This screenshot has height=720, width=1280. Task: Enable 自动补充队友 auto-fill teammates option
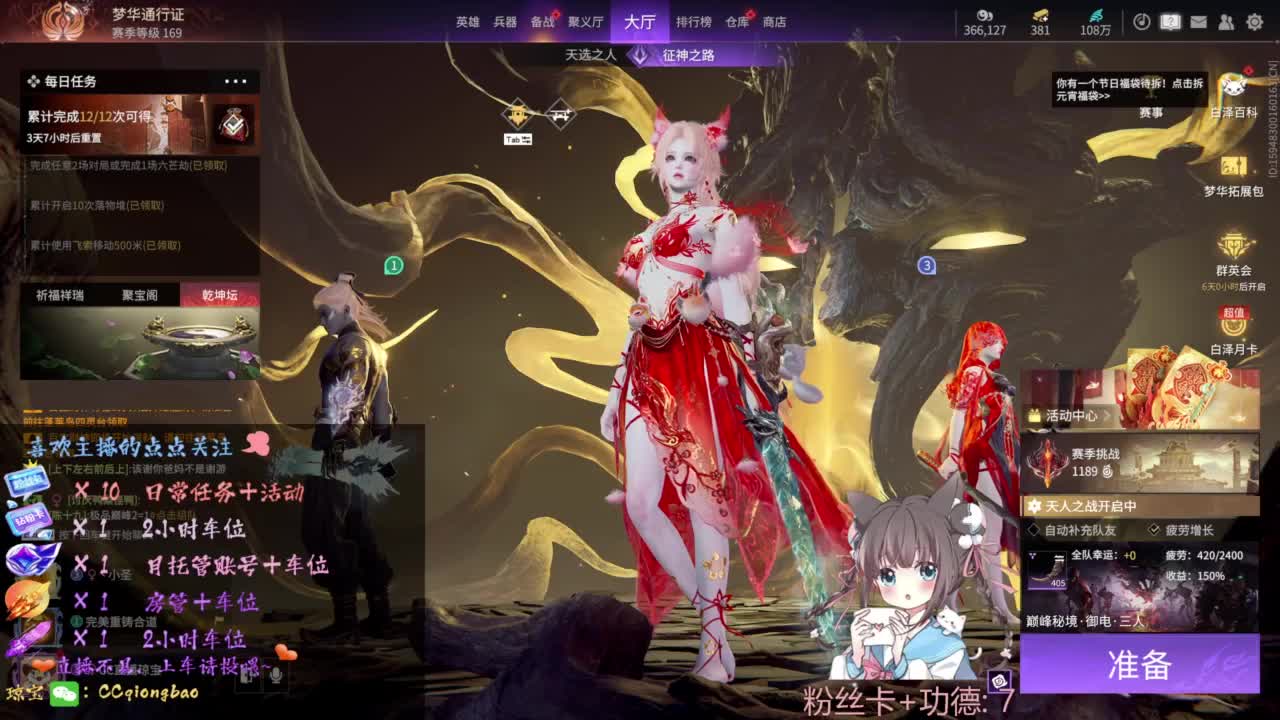1033,529
